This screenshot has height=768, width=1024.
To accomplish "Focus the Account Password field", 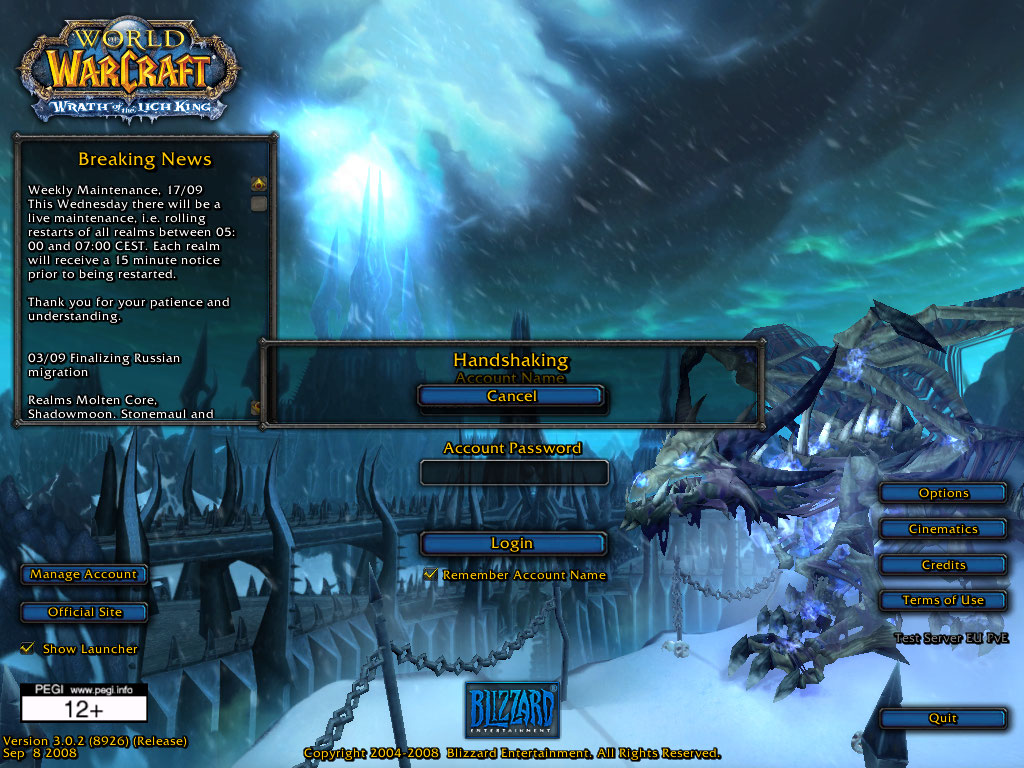I will coord(514,473).
